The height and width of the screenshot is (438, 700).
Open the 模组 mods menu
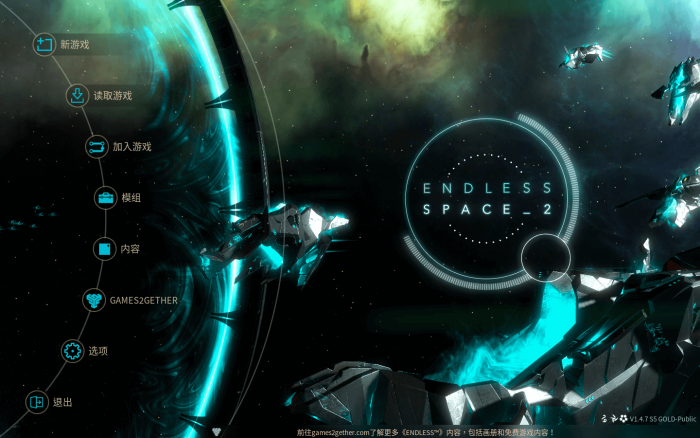pos(130,198)
